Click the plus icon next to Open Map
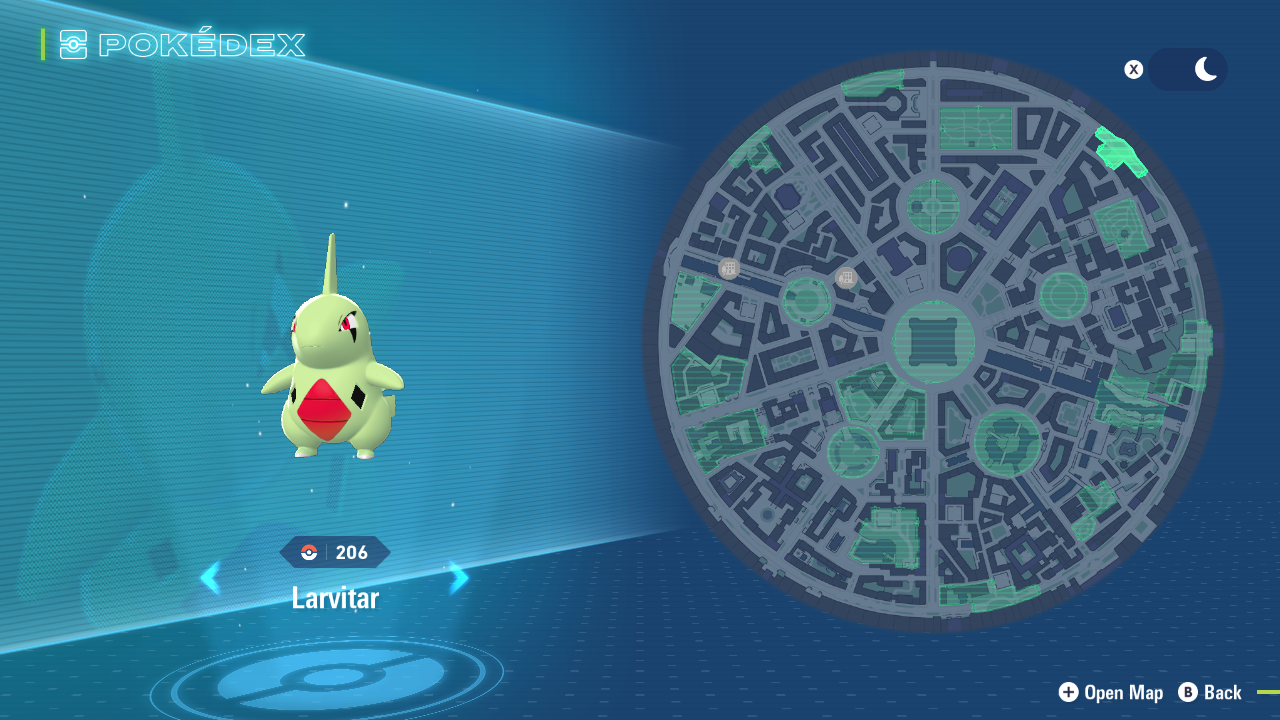The height and width of the screenshot is (720, 1280). [x=1068, y=692]
